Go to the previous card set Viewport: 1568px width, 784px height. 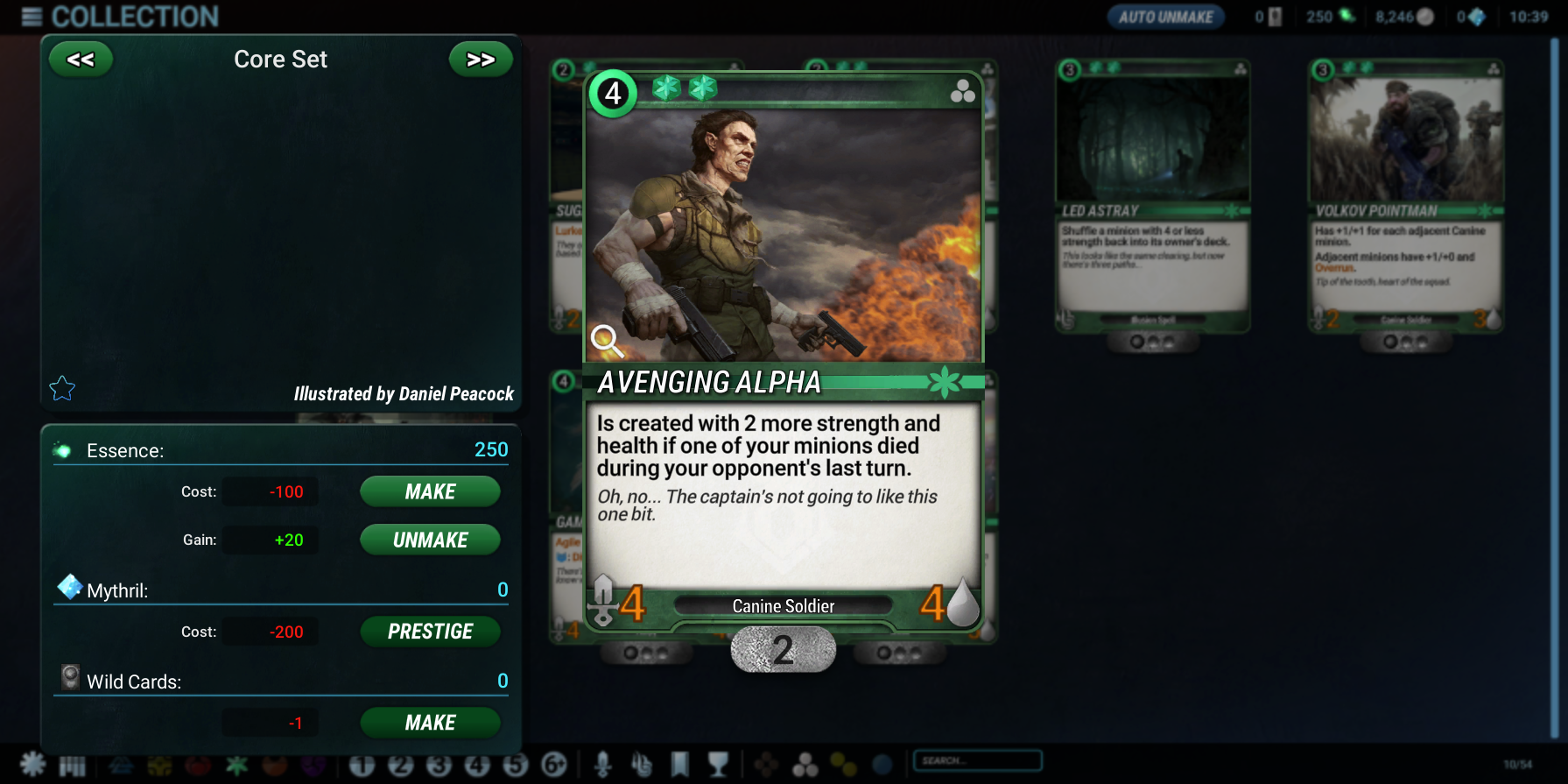click(81, 60)
